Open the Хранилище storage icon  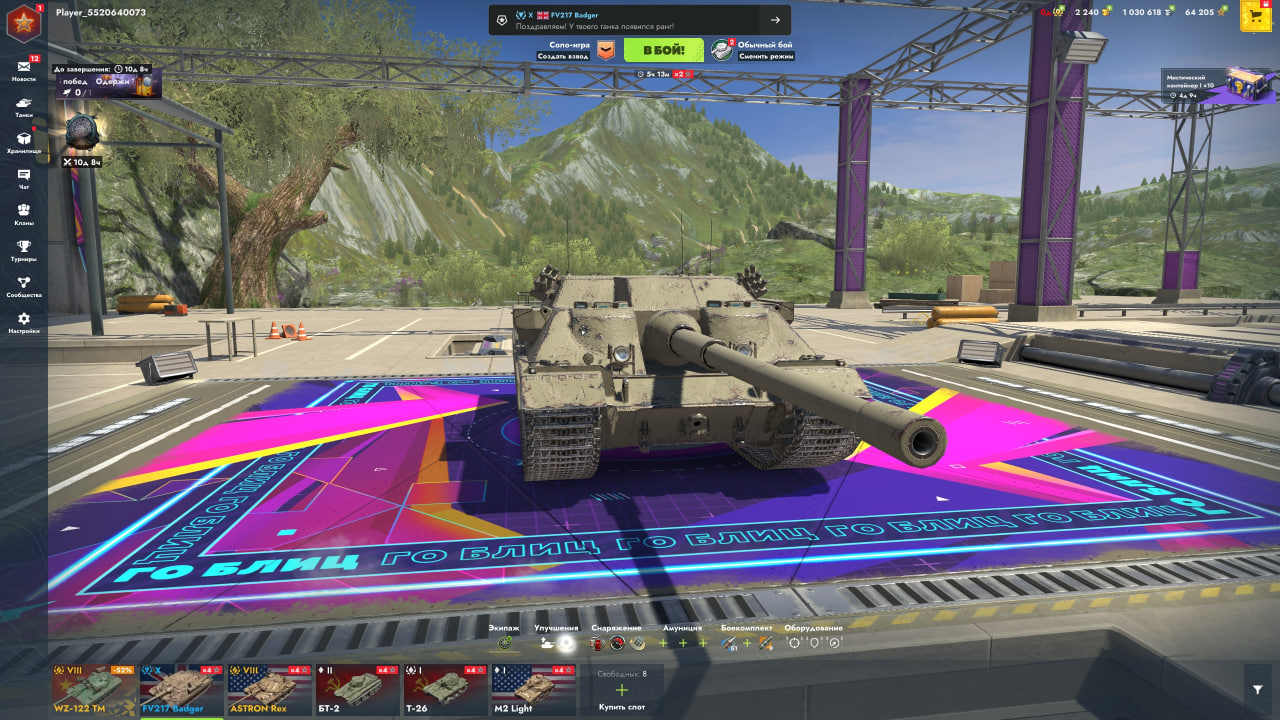point(25,137)
